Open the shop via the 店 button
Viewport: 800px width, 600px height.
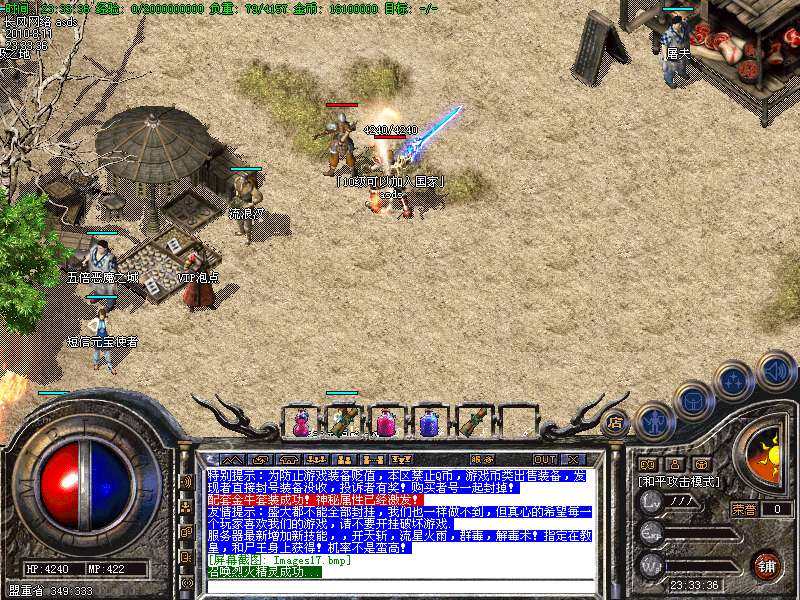tap(614, 422)
